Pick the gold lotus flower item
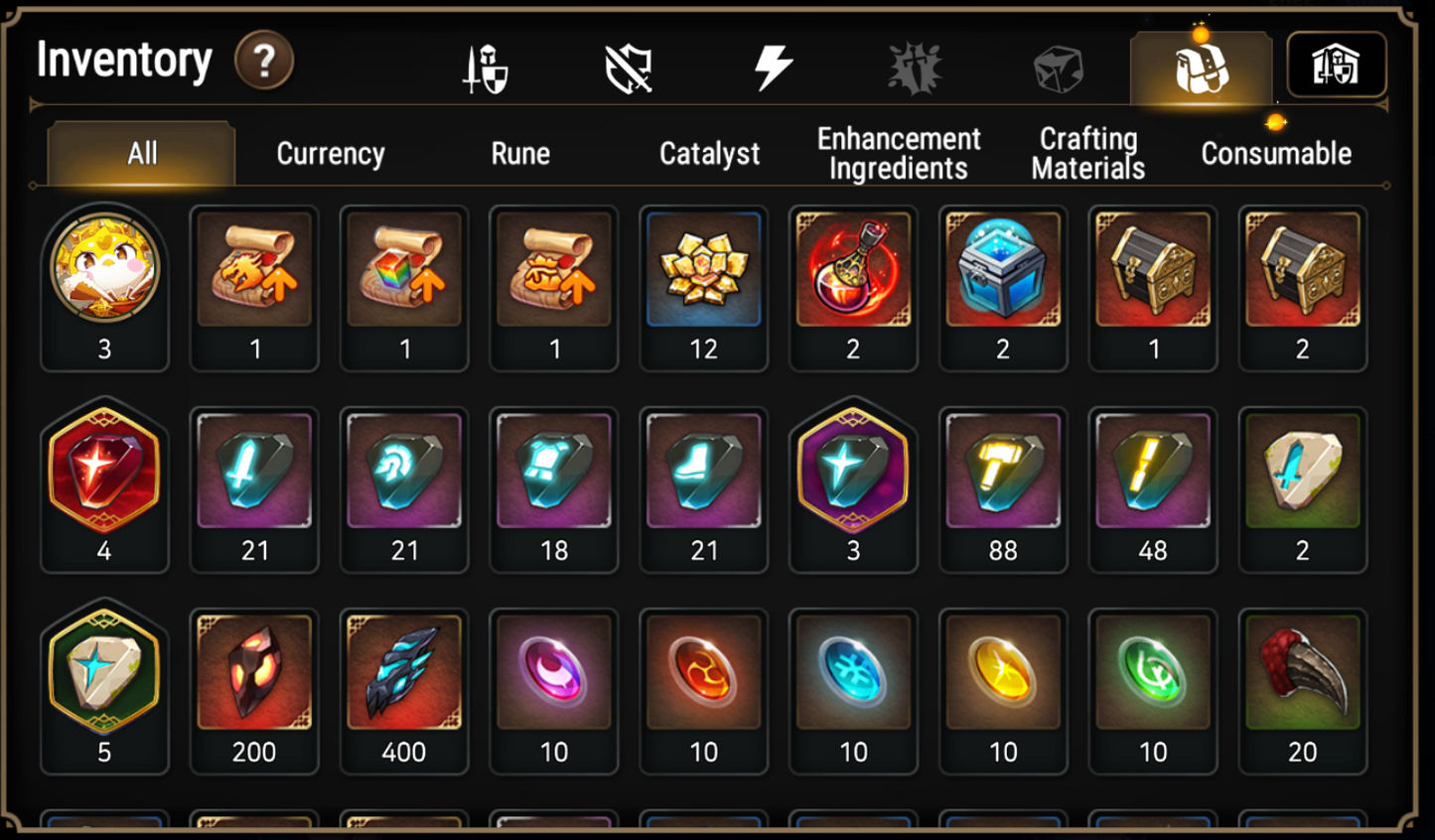 703,270
